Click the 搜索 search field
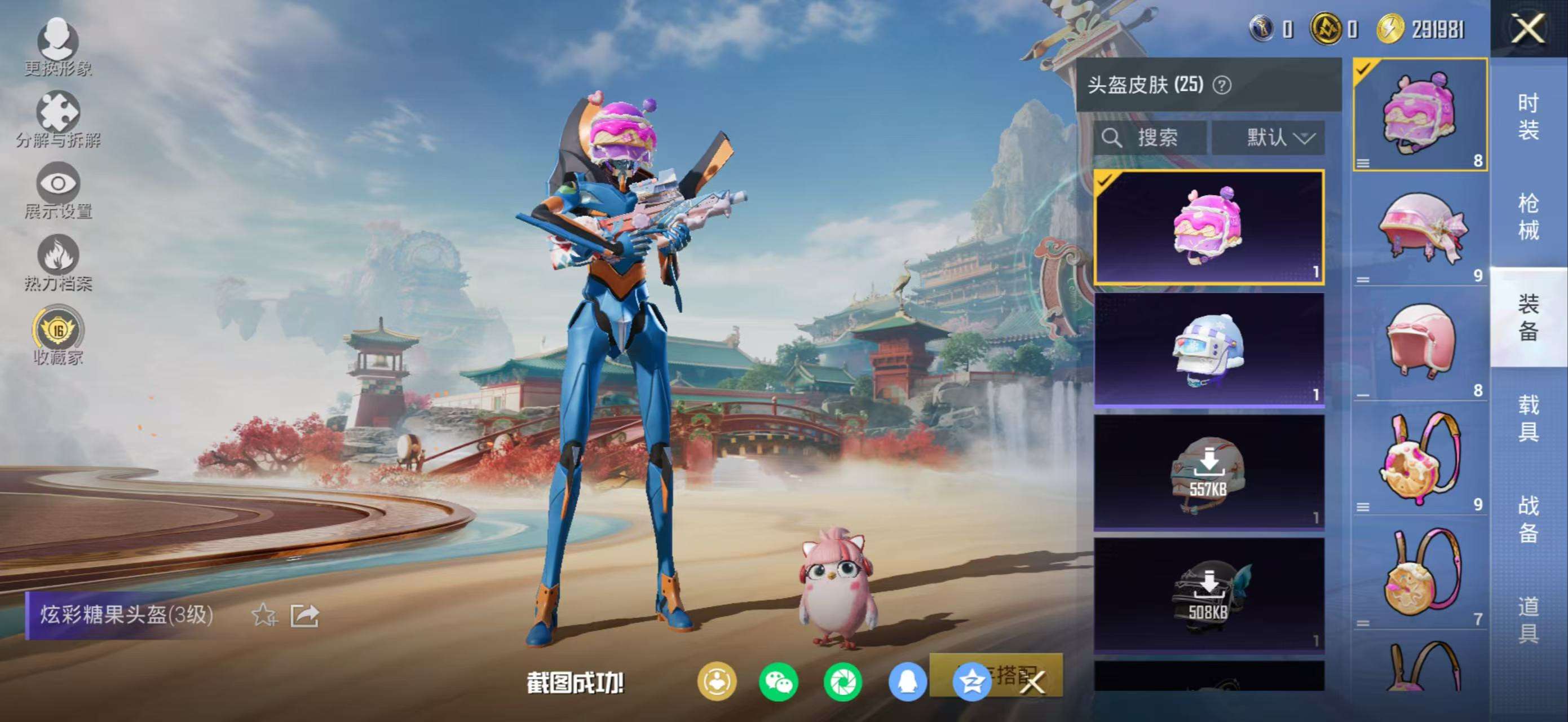 click(x=1149, y=138)
